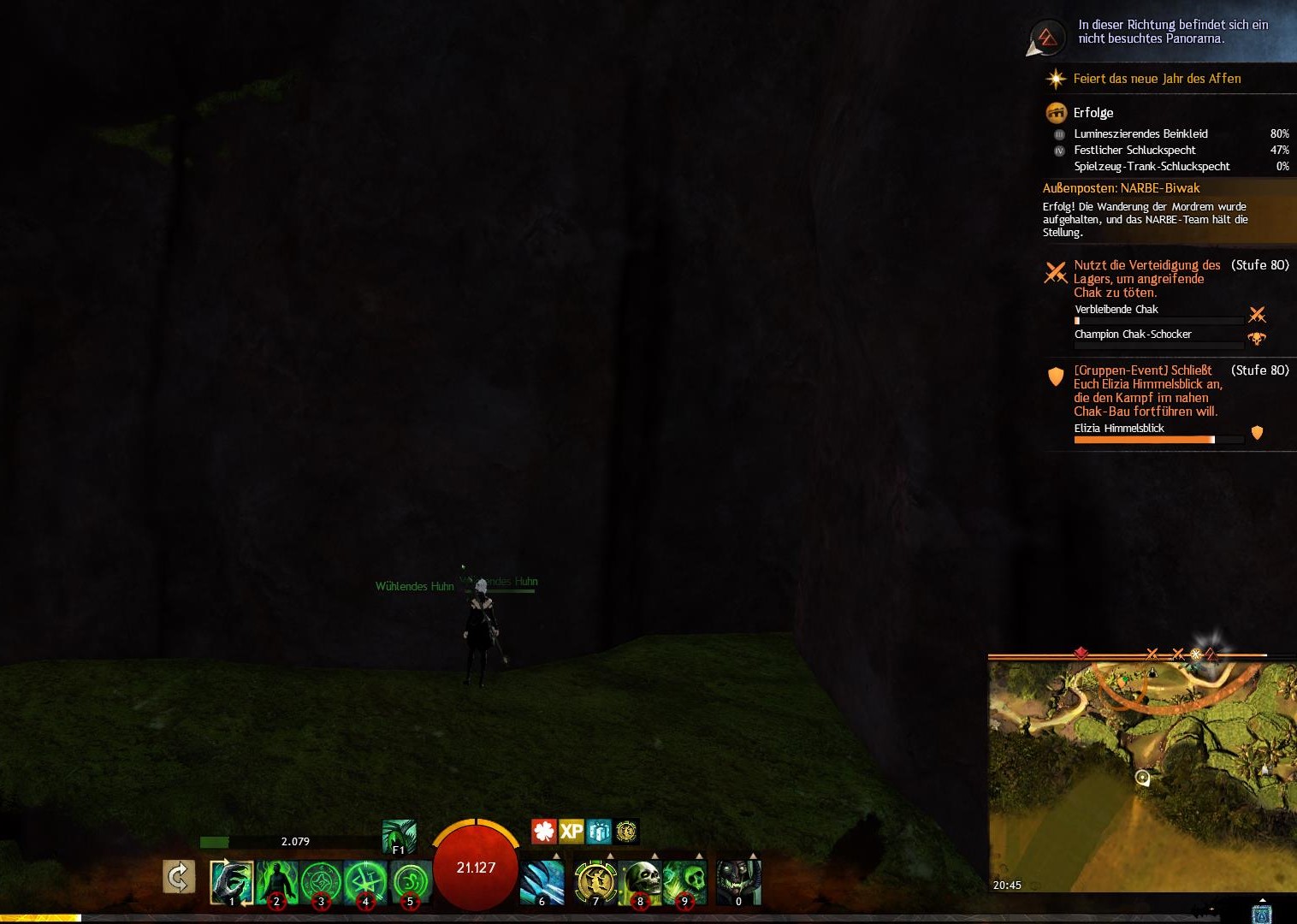This screenshot has height=924, width=1297.
Task: Click the blue gift box buff icon
Action: [x=599, y=831]
